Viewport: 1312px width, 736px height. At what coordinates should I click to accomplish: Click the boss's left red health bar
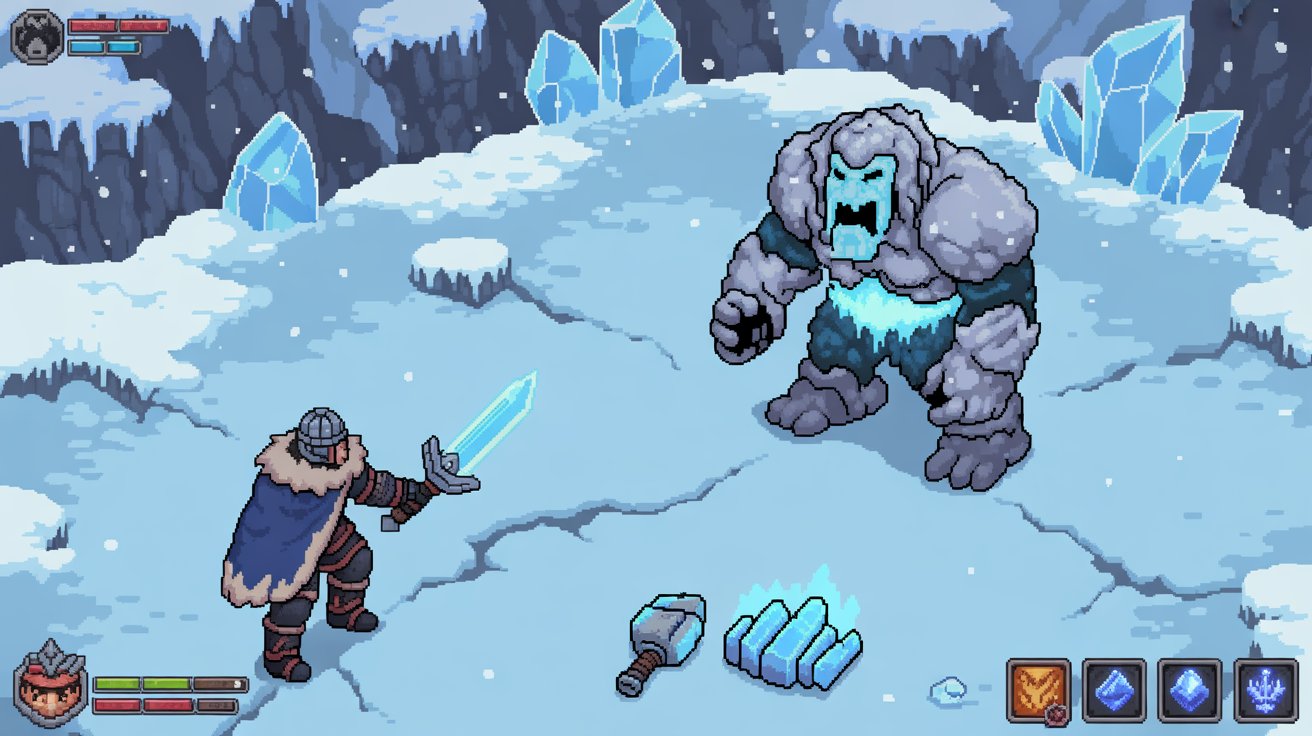pyautogui.click(x=92, y=26)
